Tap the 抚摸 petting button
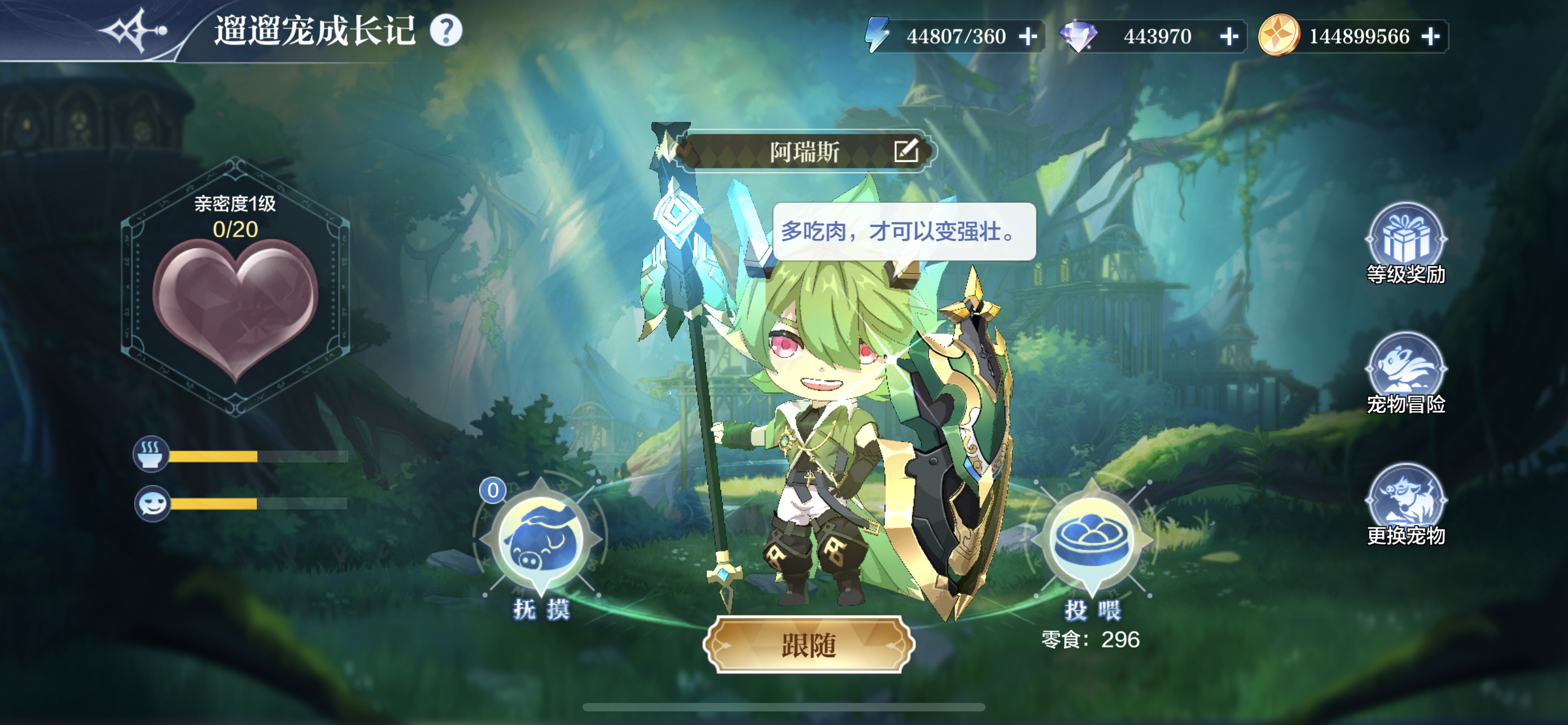1568x725 pixels. pos(541,540)
